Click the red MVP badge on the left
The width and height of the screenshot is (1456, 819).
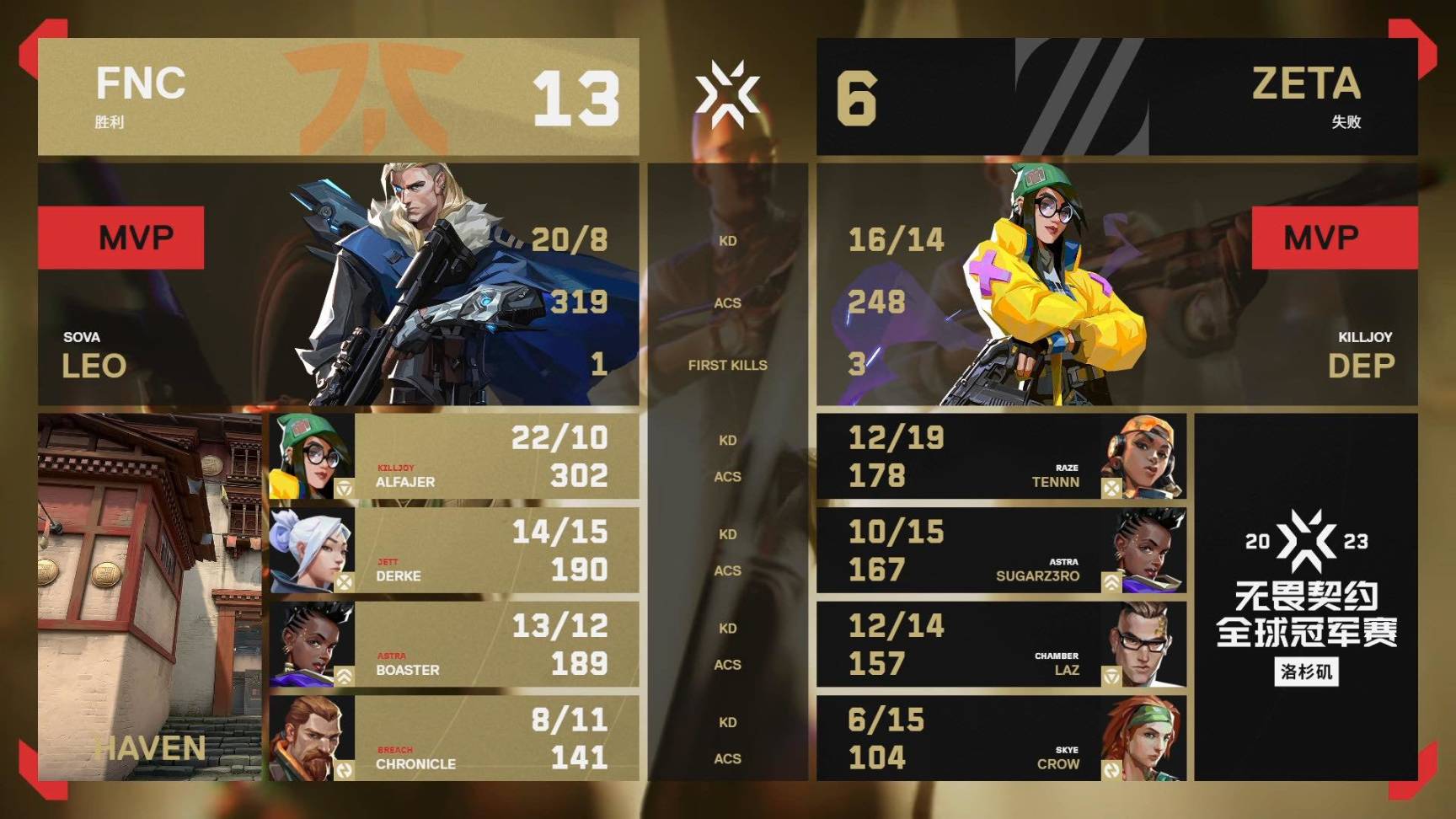[121, 237]
